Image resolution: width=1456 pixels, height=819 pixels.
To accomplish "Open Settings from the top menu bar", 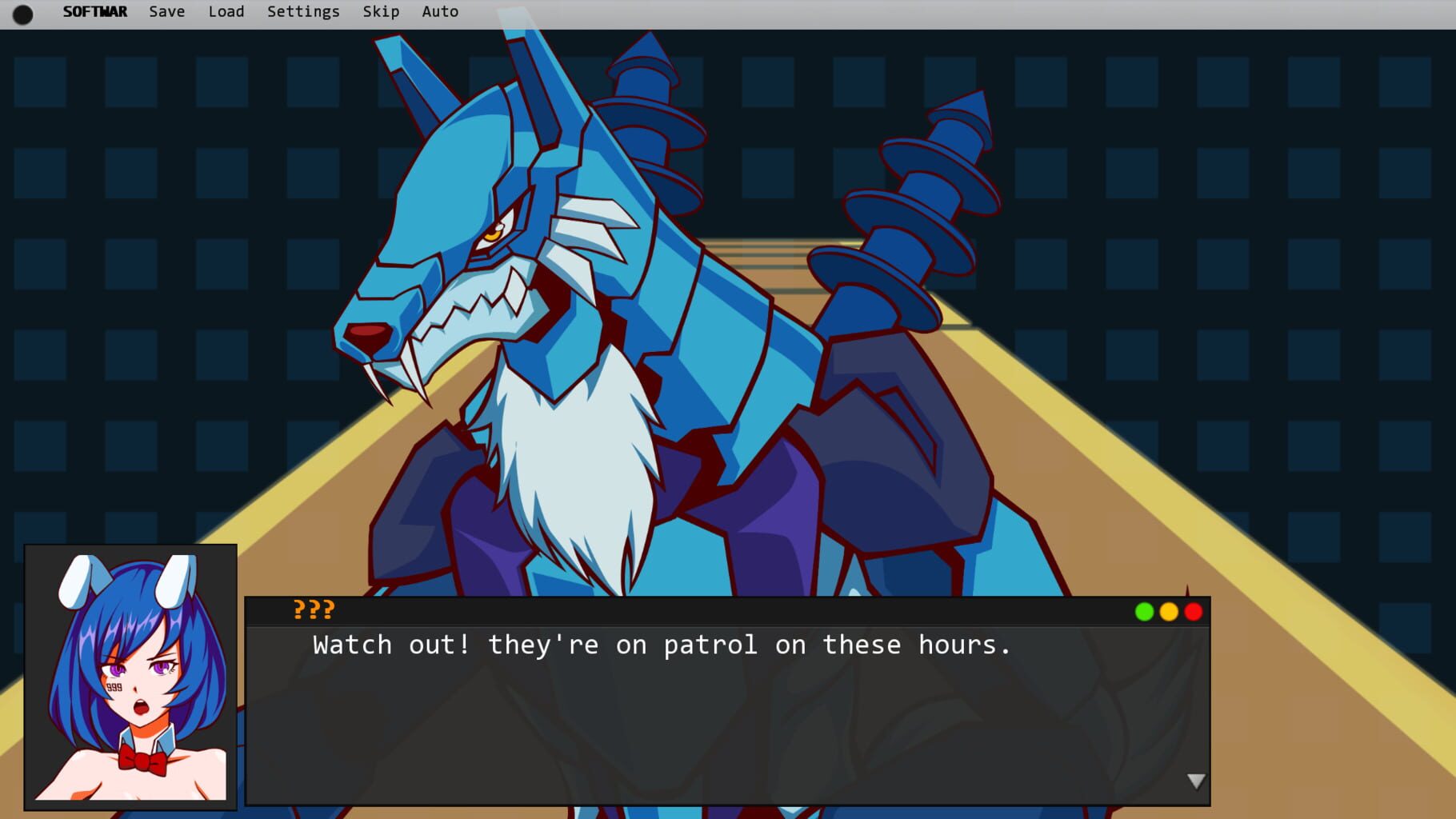I will (302, 11).
